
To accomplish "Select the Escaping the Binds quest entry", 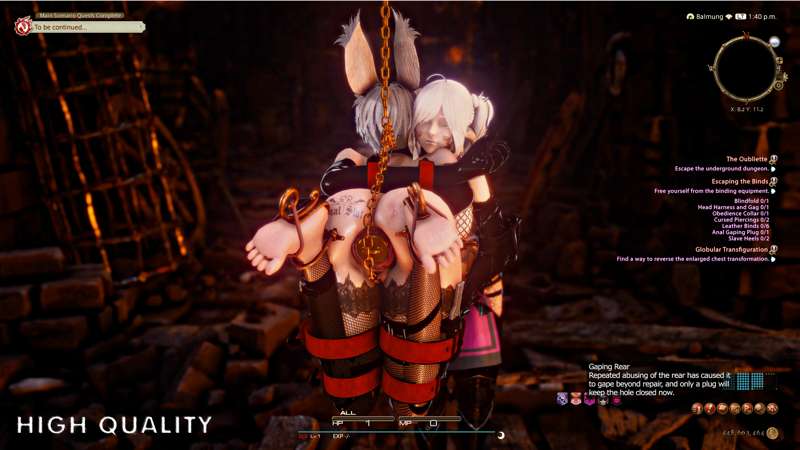I will tap(740, 181).
